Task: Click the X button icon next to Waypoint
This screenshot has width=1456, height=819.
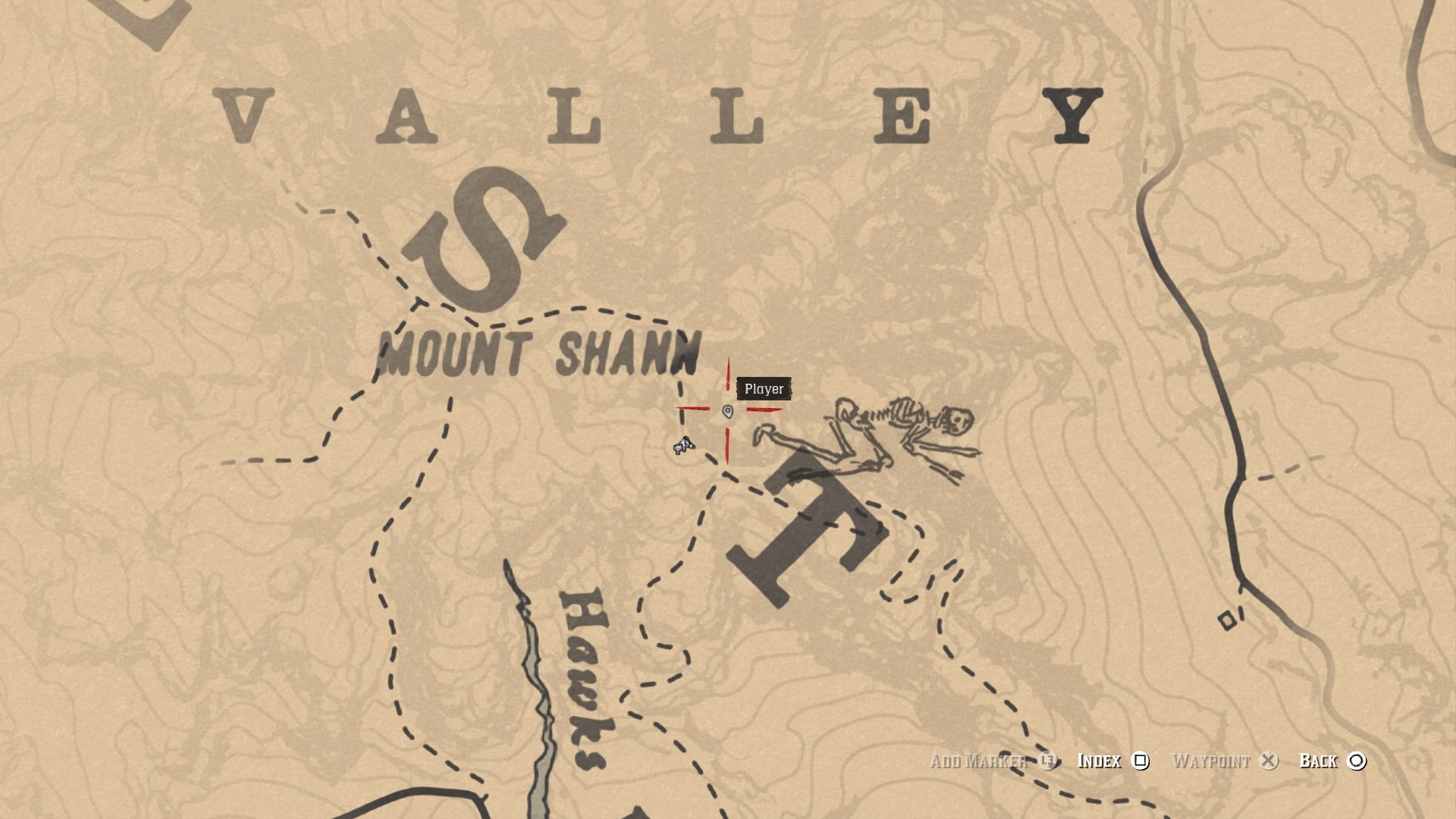Action: pos(1270,762)
